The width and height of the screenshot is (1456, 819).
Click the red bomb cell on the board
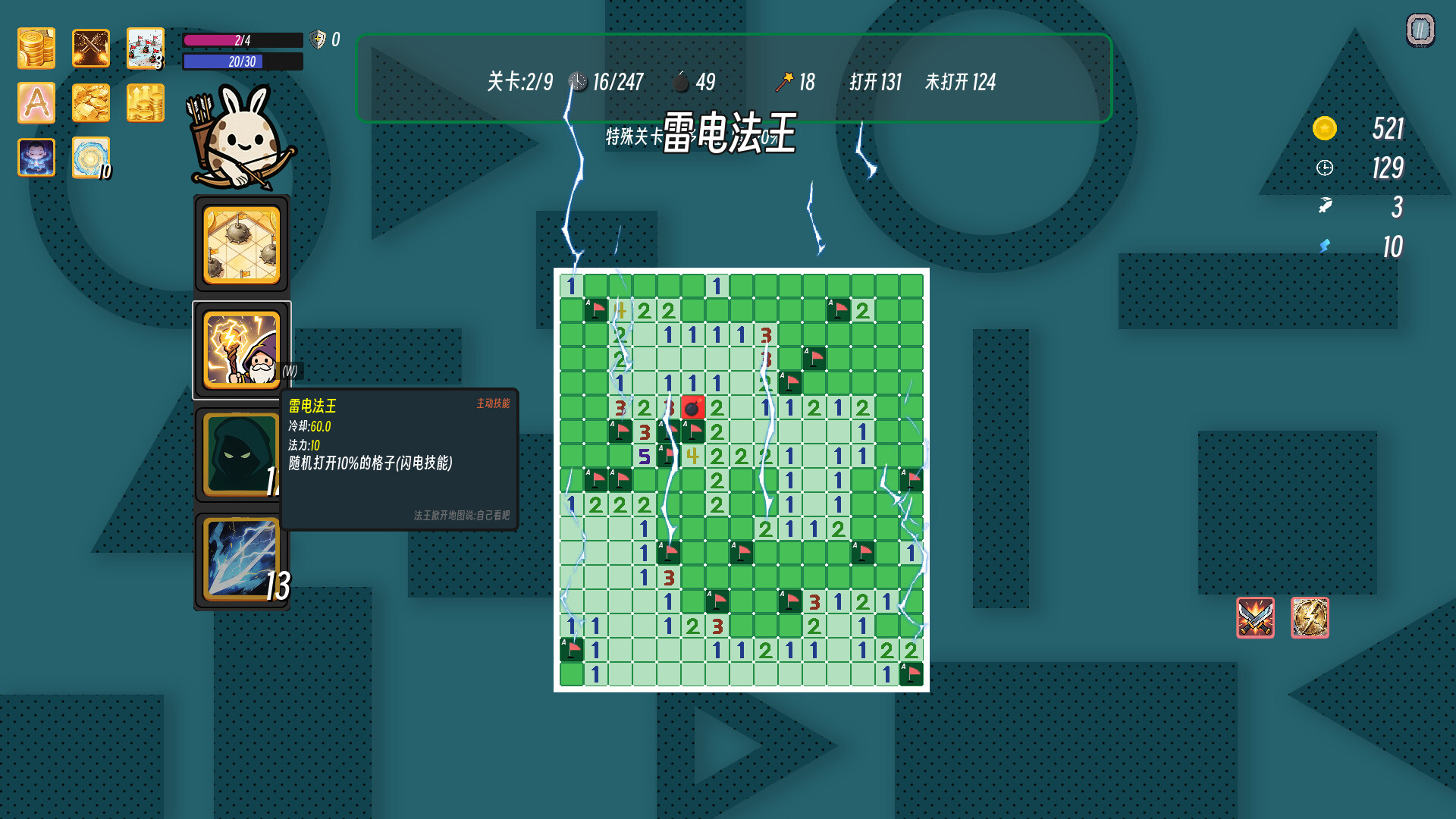point(692,406)
